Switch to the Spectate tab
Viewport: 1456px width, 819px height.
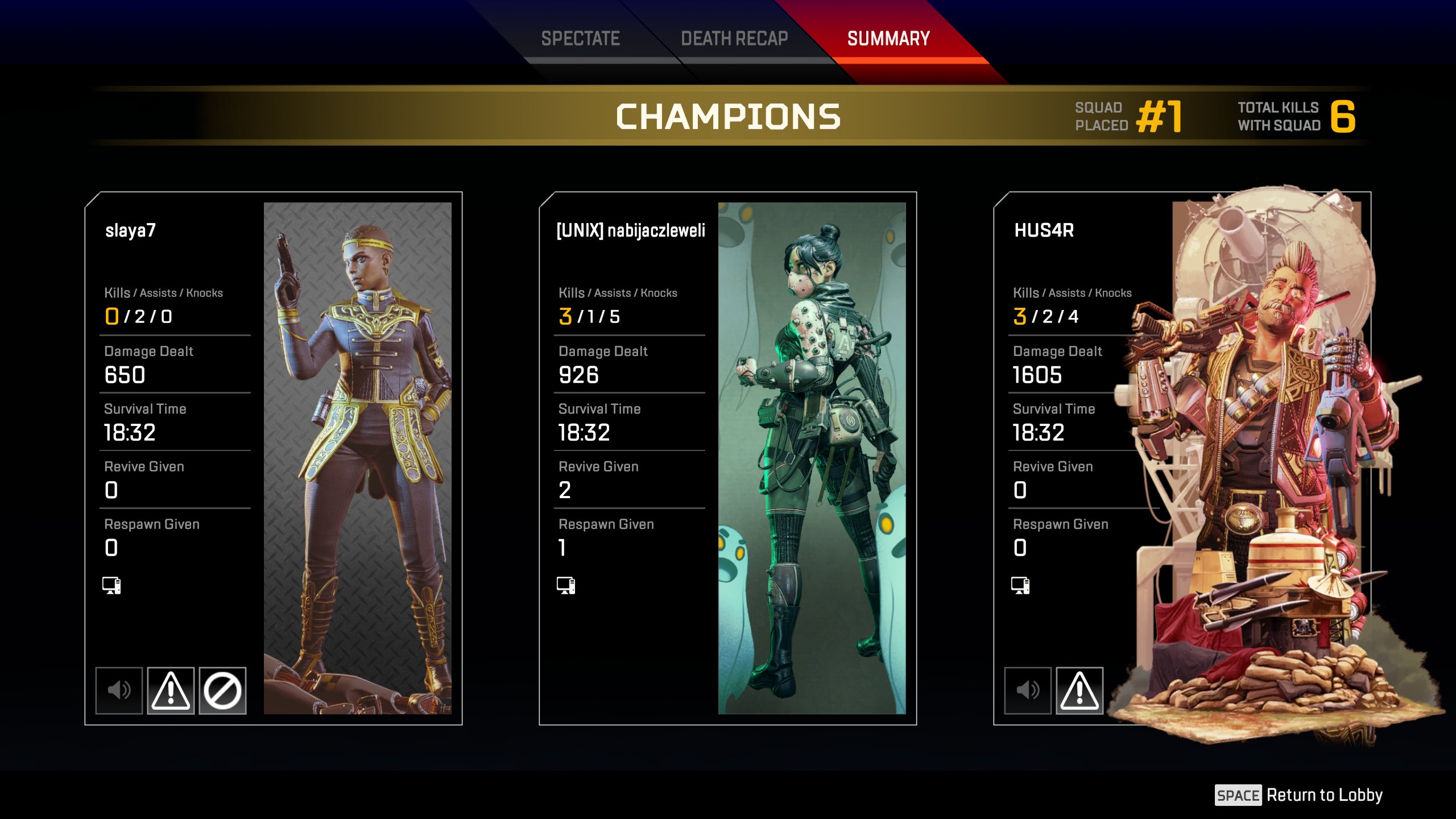(x=580, y=39)
